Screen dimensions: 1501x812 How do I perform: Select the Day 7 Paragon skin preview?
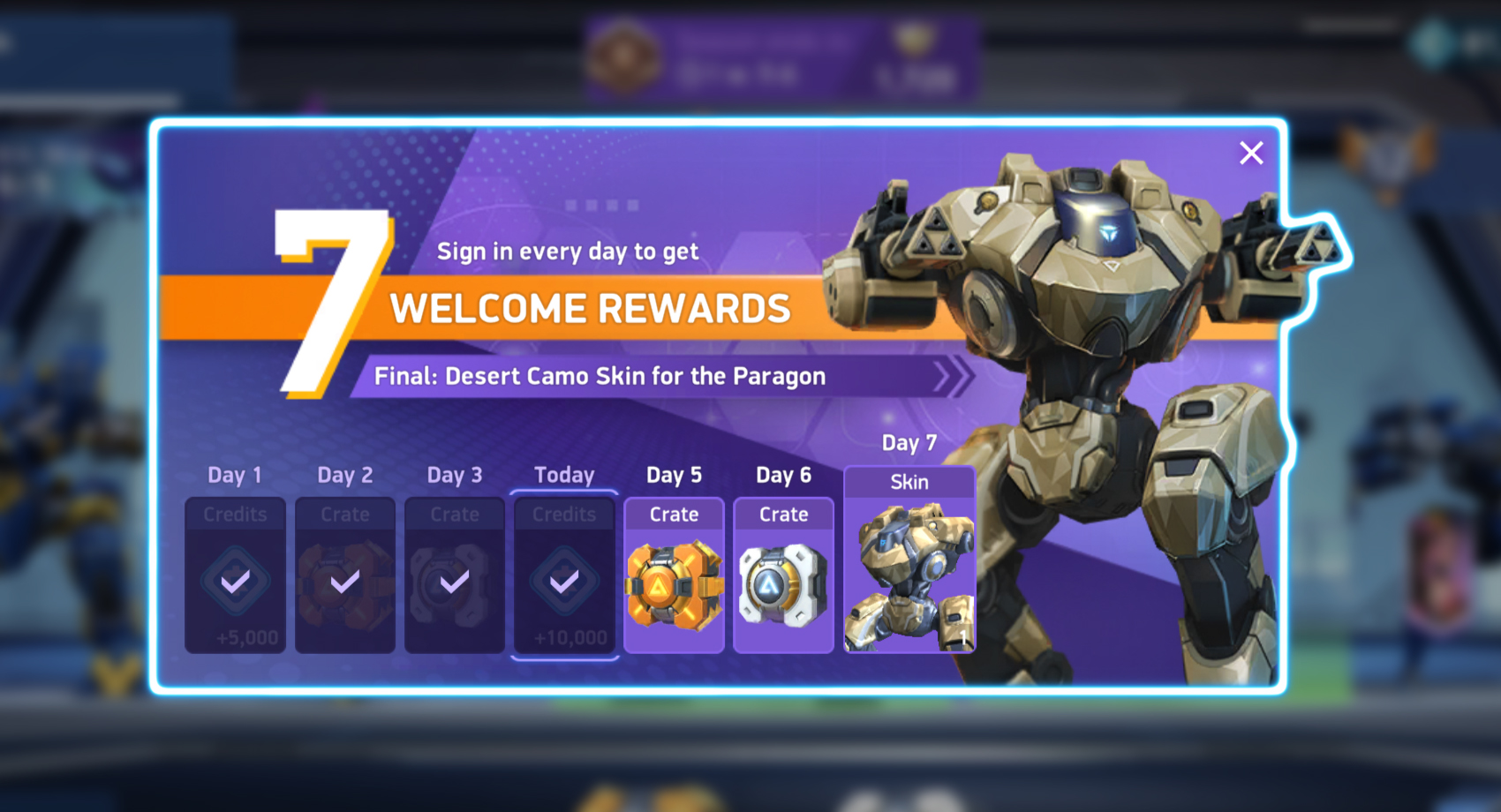pyautogui.click(x=909, y=578)
